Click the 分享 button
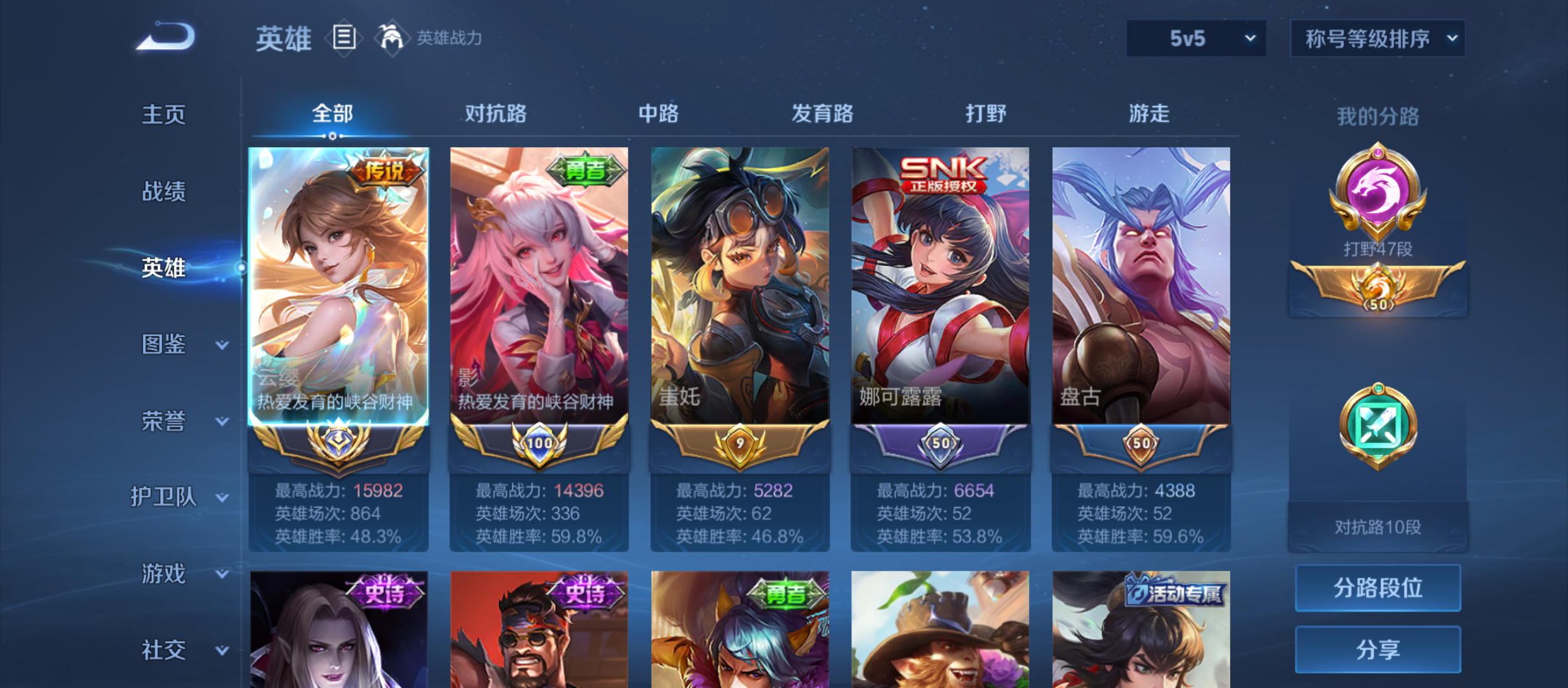 click(x=1377, y=649)
